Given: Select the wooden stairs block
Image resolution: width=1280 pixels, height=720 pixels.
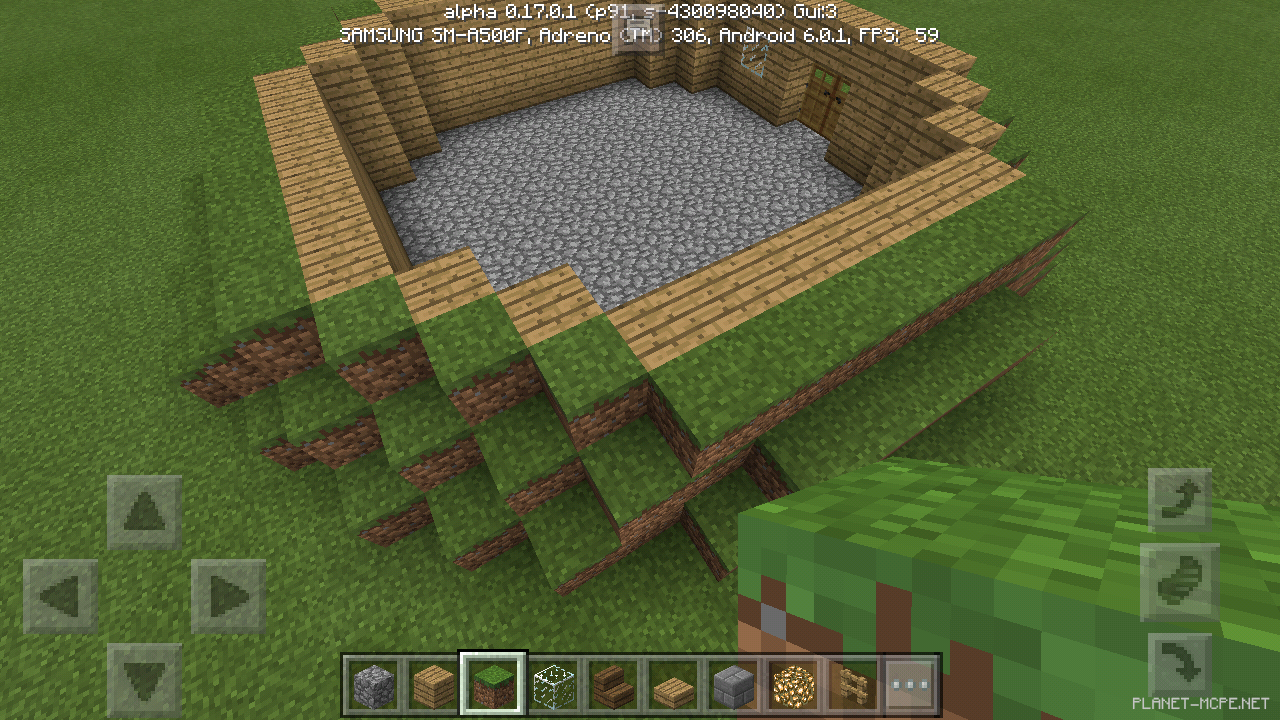Looking at the screenshot, I should [x=614, y=685].
